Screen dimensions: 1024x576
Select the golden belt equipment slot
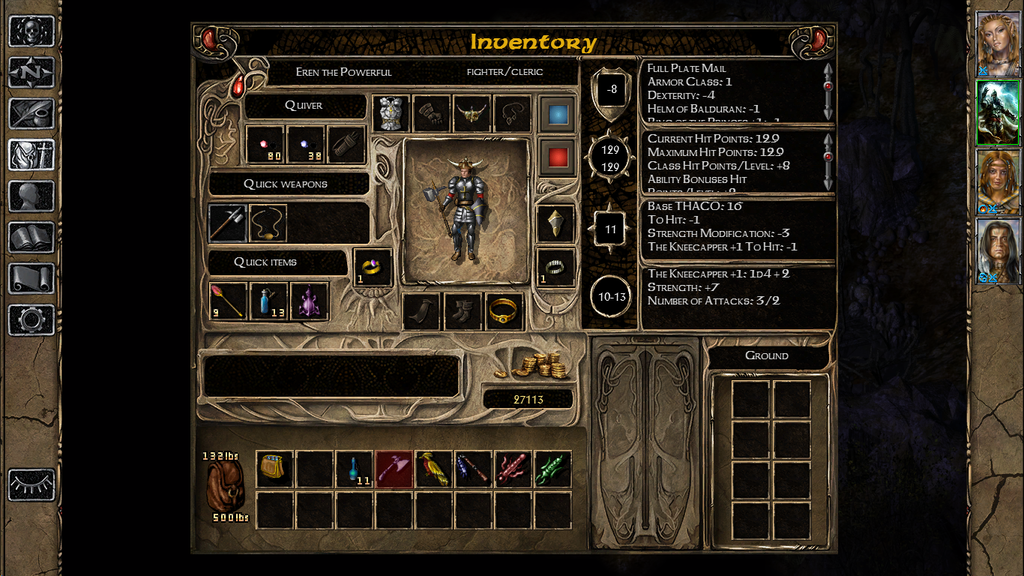pos(504,310)
